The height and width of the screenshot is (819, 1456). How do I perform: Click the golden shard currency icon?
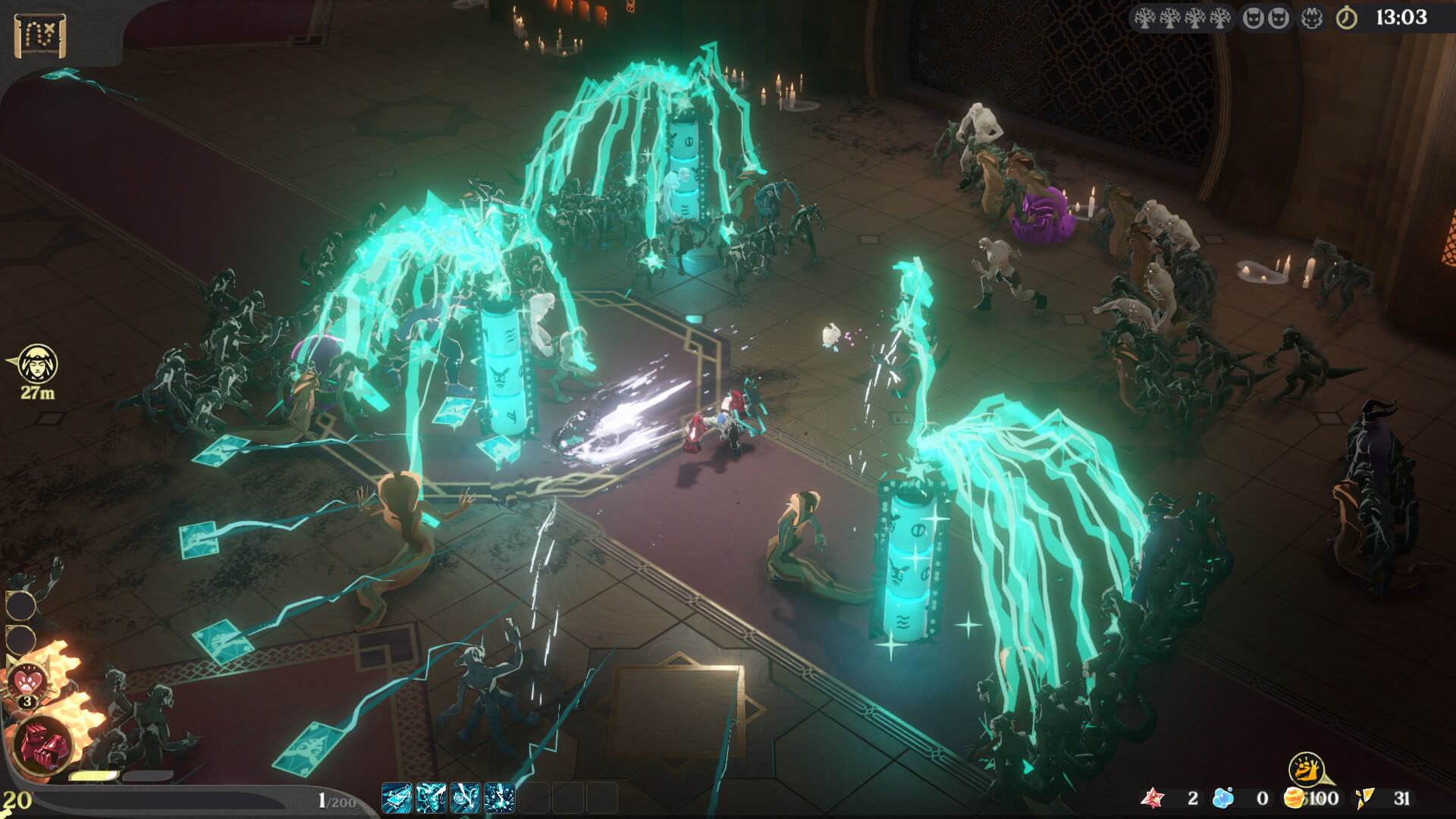tap(1364, 798)
